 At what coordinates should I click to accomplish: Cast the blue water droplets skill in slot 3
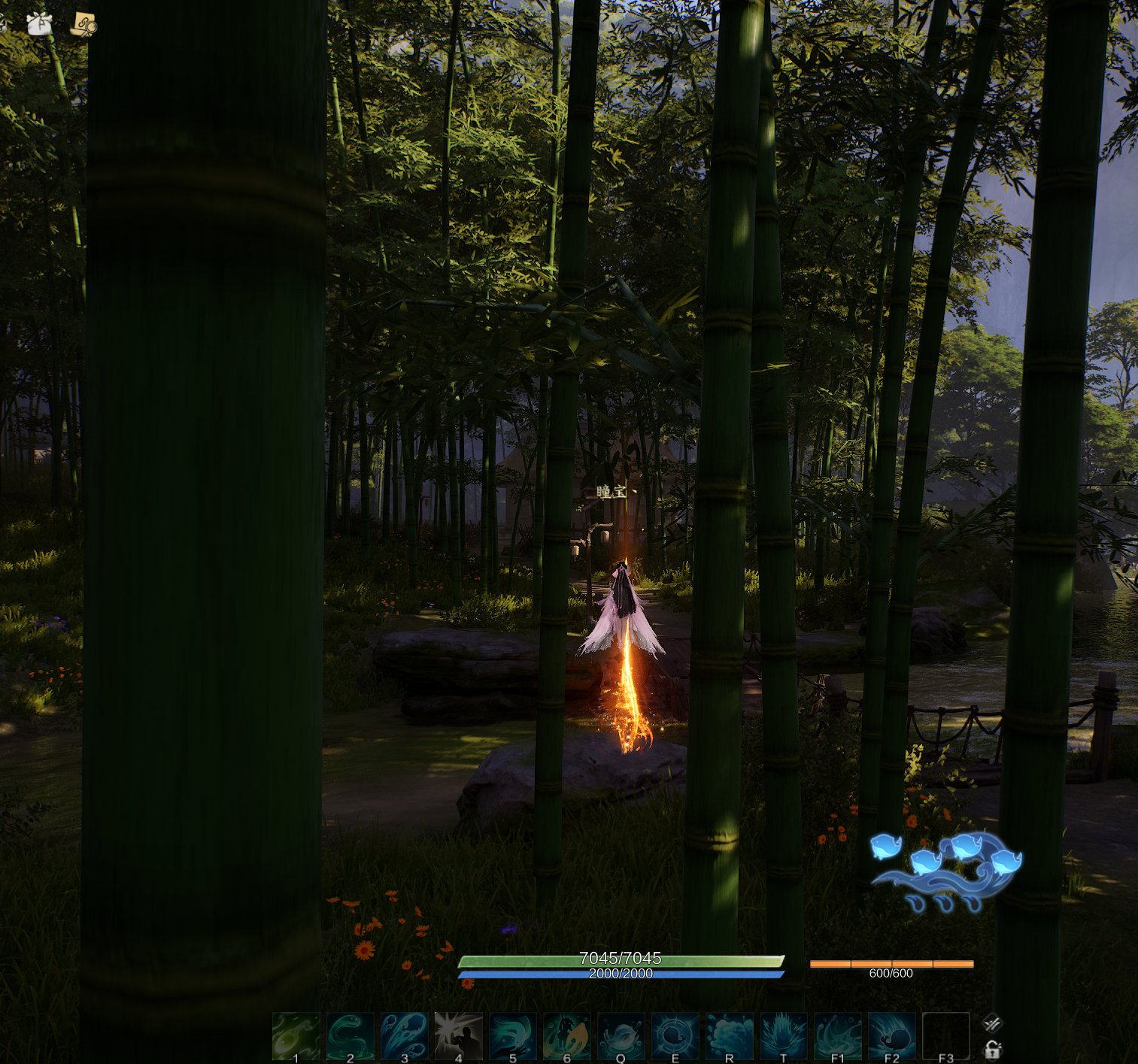click(x=405, y=1036)
